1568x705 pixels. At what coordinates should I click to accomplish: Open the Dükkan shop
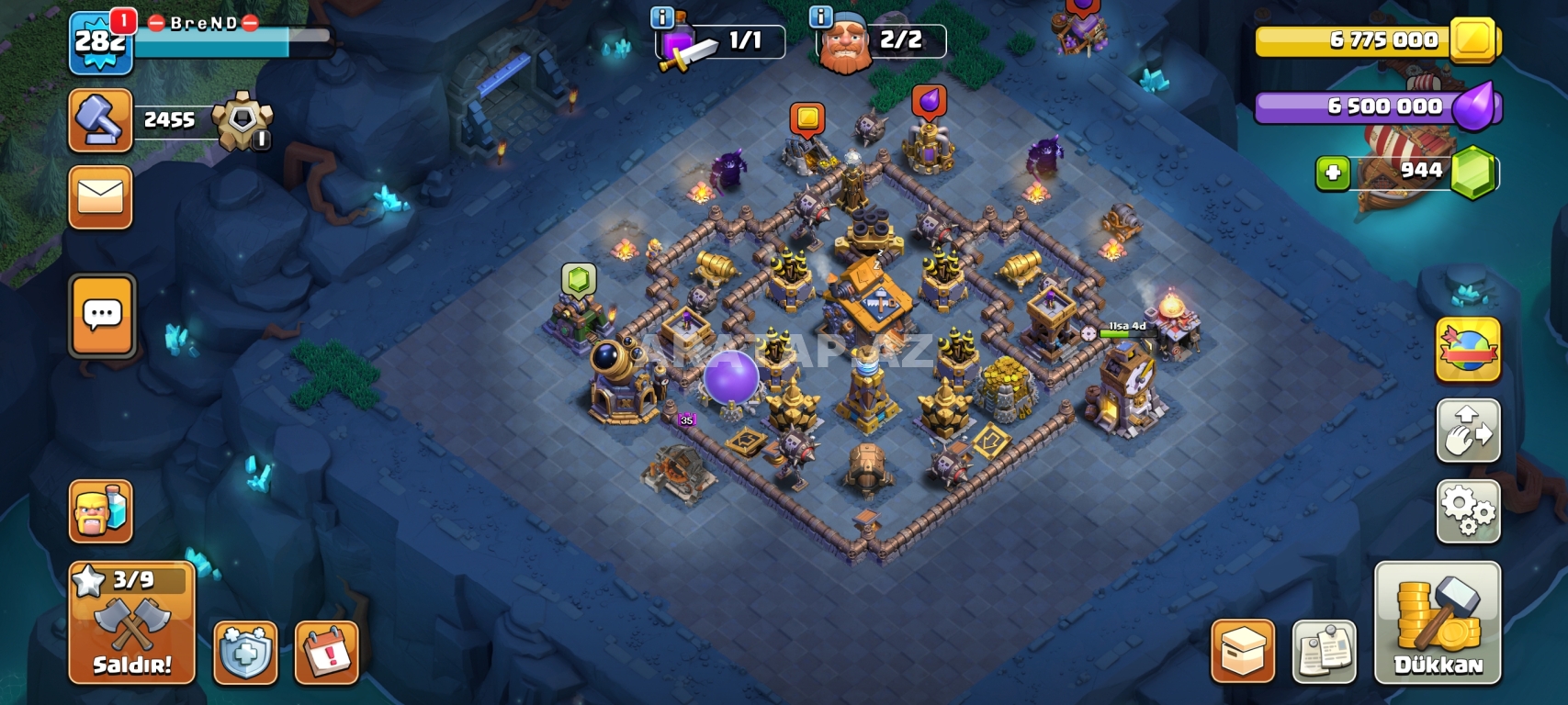(x=1438, y=623)
